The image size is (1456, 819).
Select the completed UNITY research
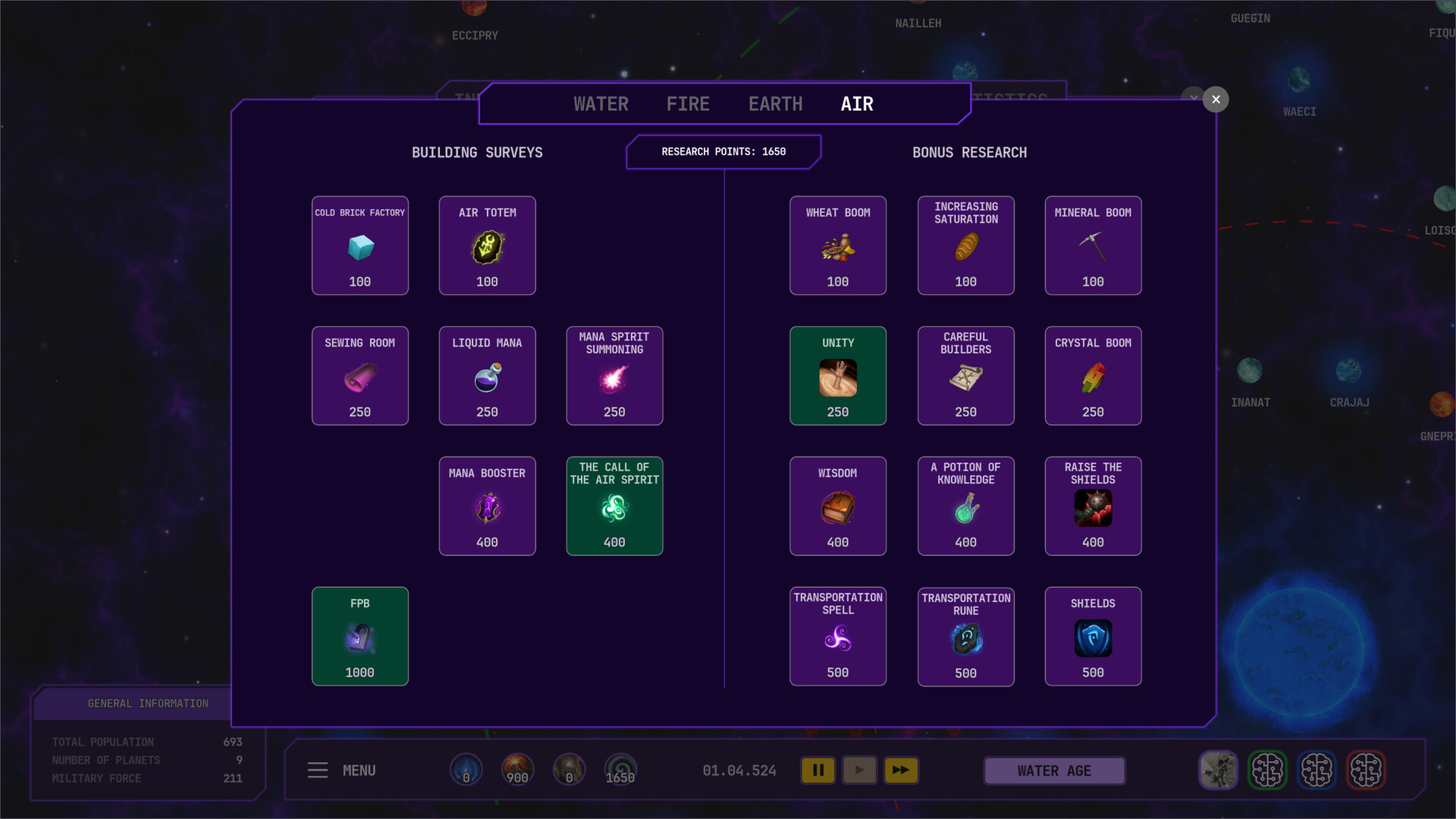837,375
